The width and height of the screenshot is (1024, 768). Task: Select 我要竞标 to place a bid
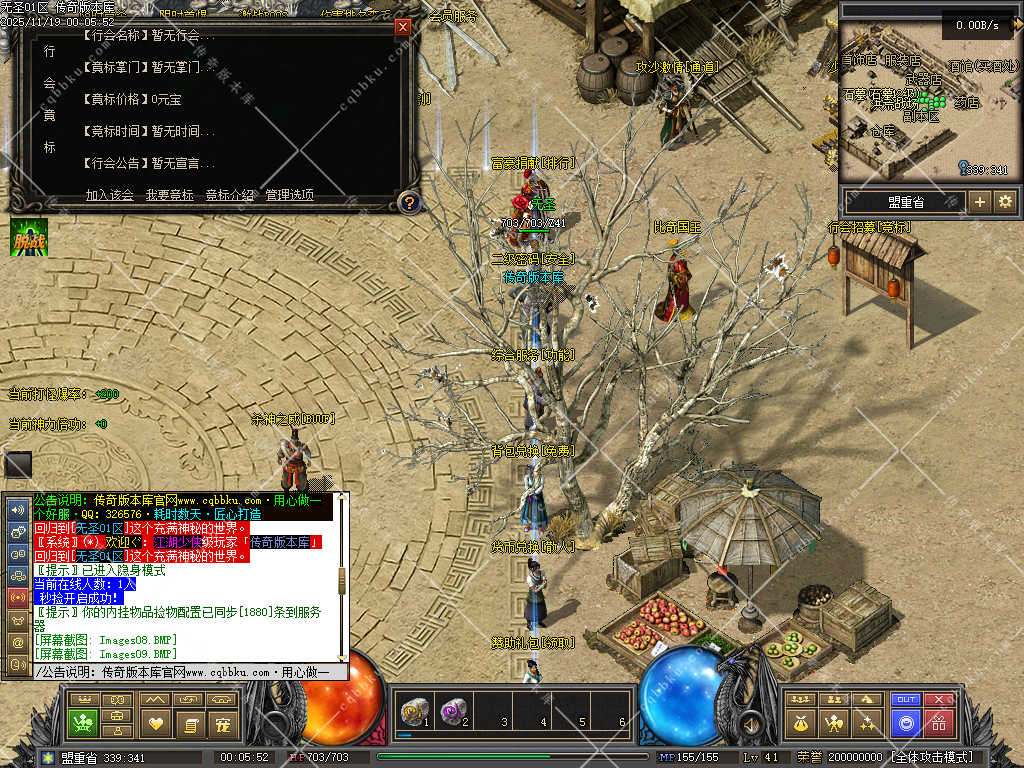[170, 195]
